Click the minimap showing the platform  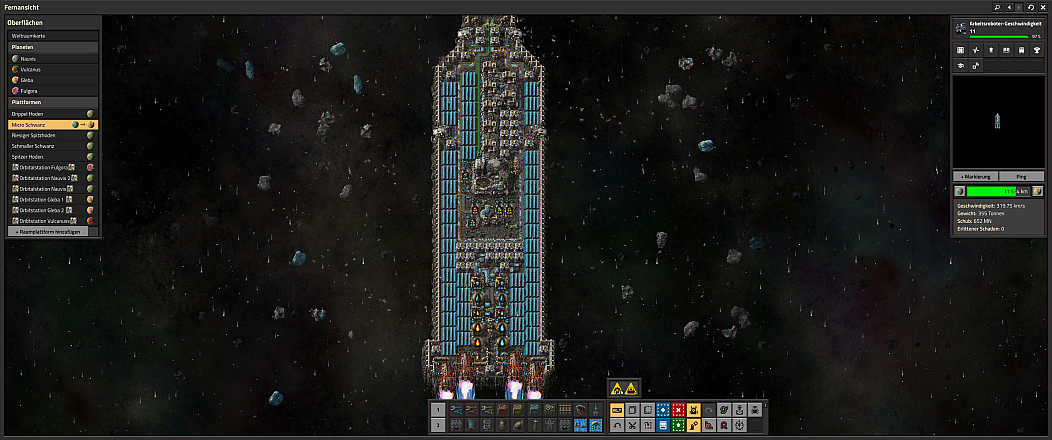tap(1000, 120)
